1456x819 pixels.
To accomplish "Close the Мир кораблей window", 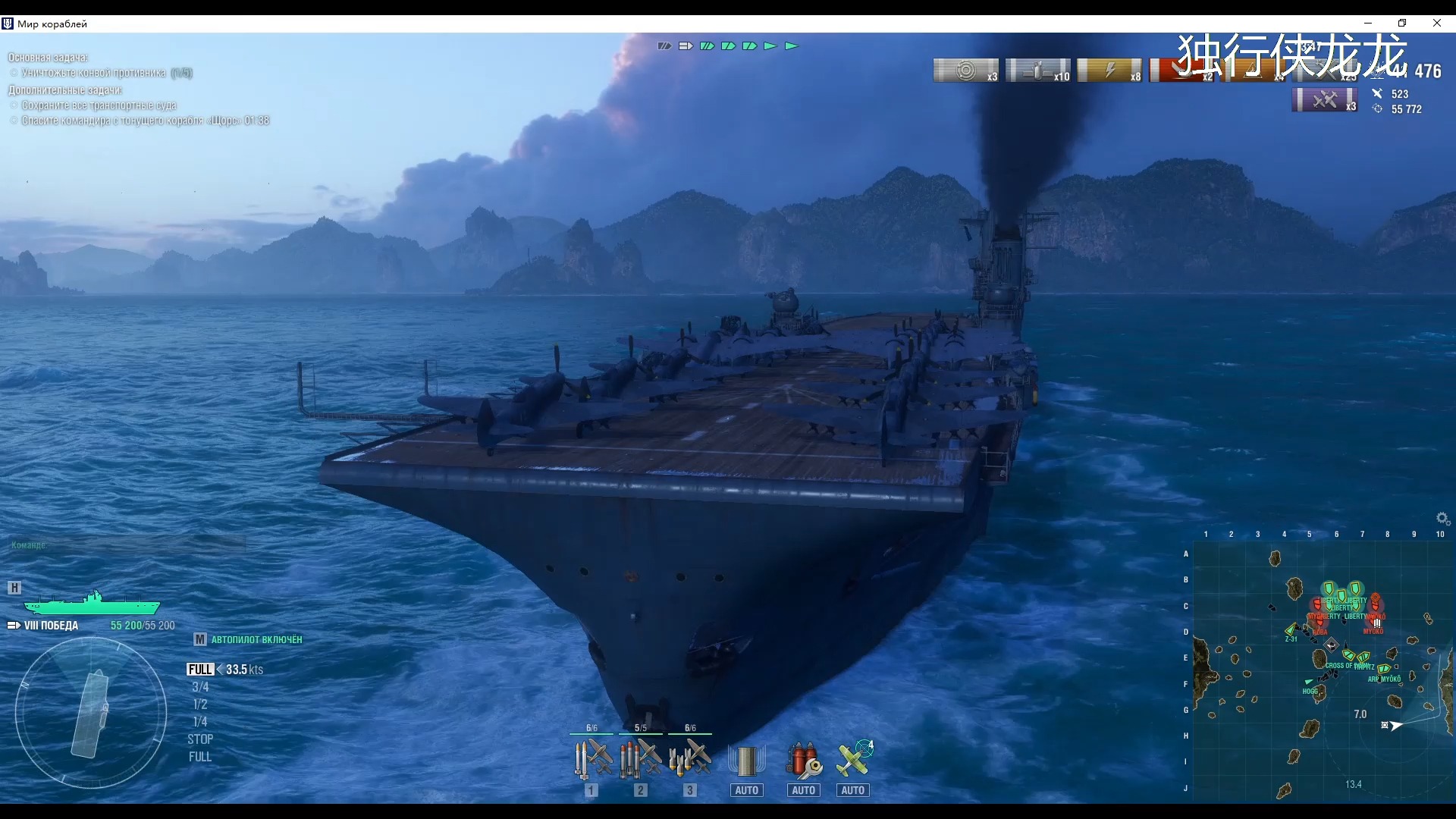I will 1437,24.
